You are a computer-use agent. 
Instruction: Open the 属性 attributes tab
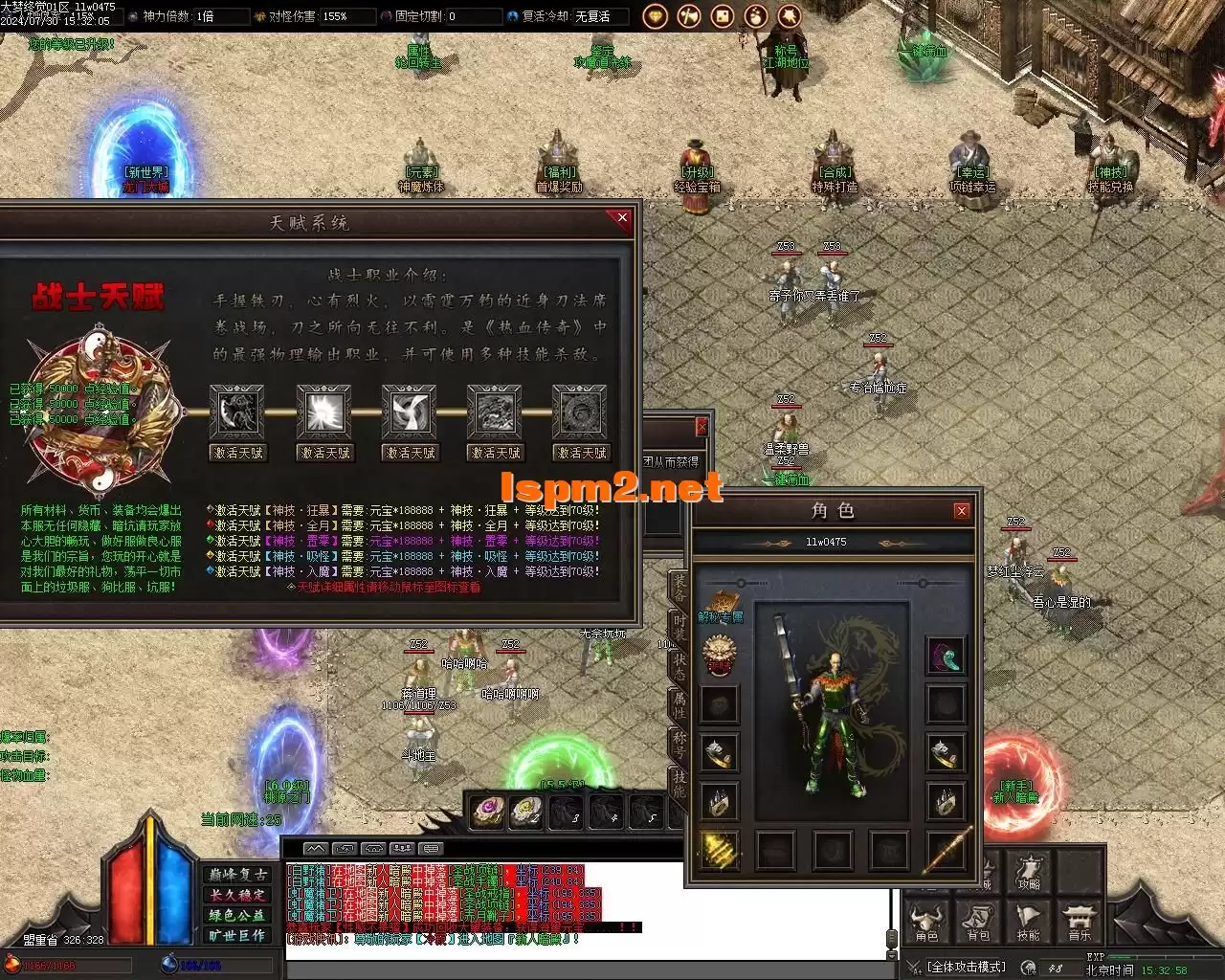[678, 703]
